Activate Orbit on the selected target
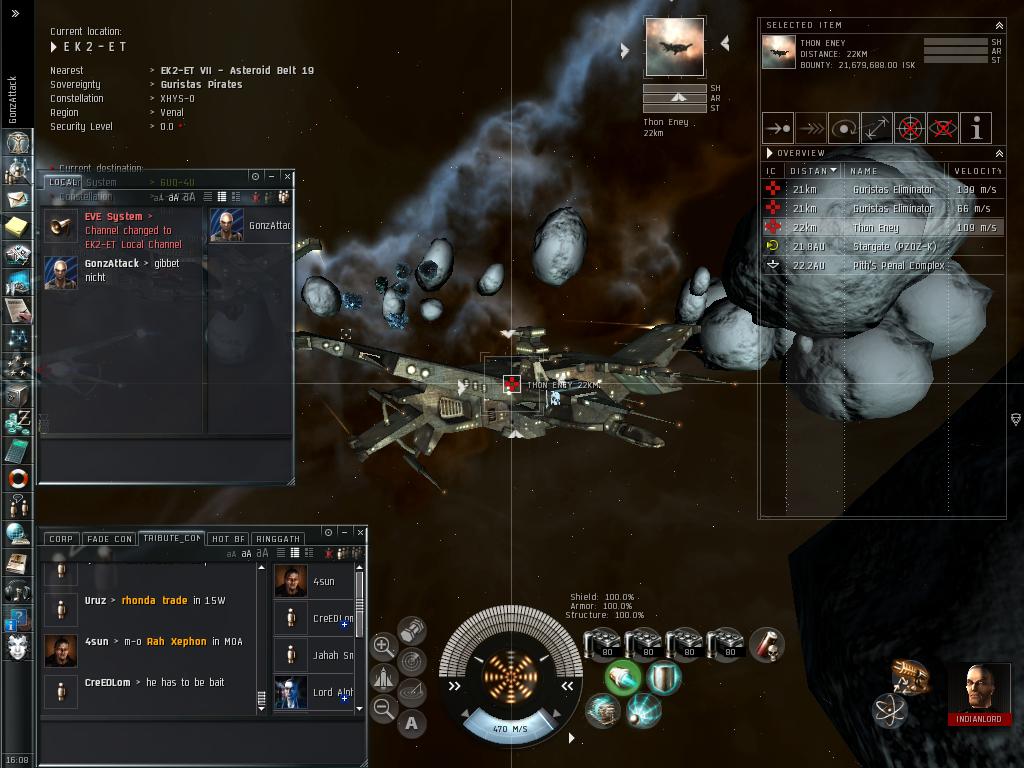 pos(844,128)
